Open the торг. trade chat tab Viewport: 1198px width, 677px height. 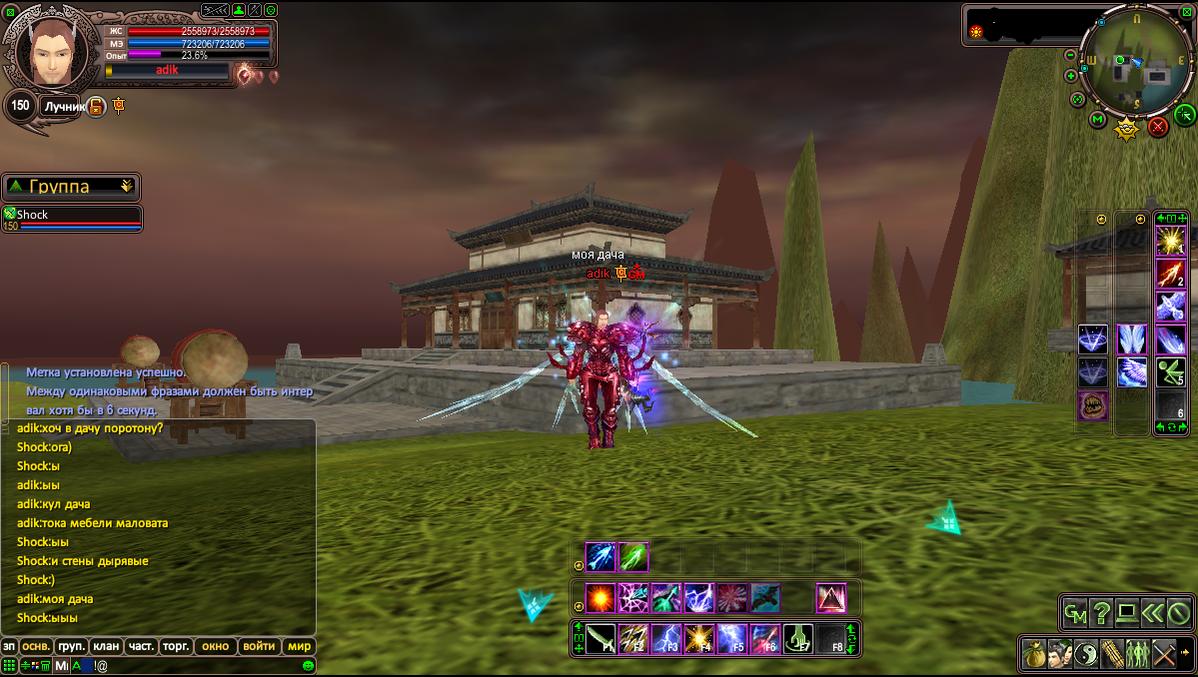(175, 646)
